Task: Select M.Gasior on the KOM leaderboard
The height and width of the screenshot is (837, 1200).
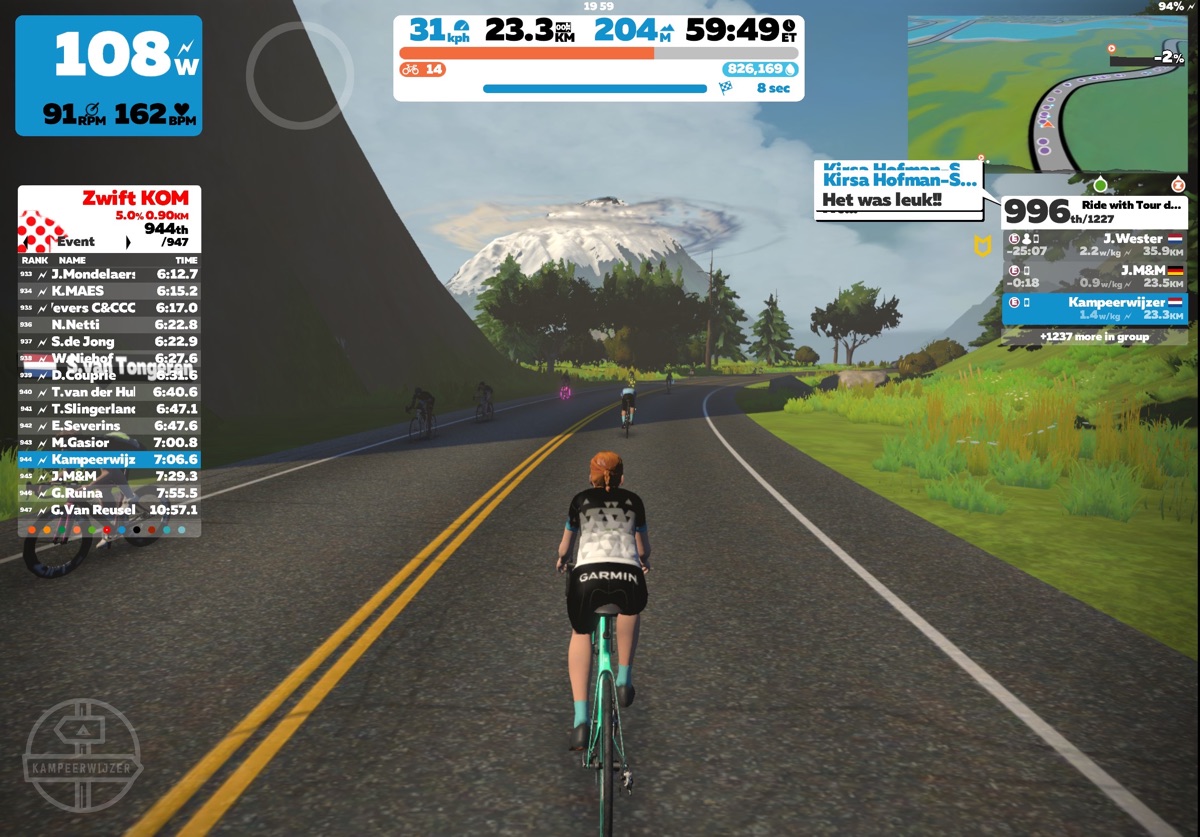Action: [109, 443]
